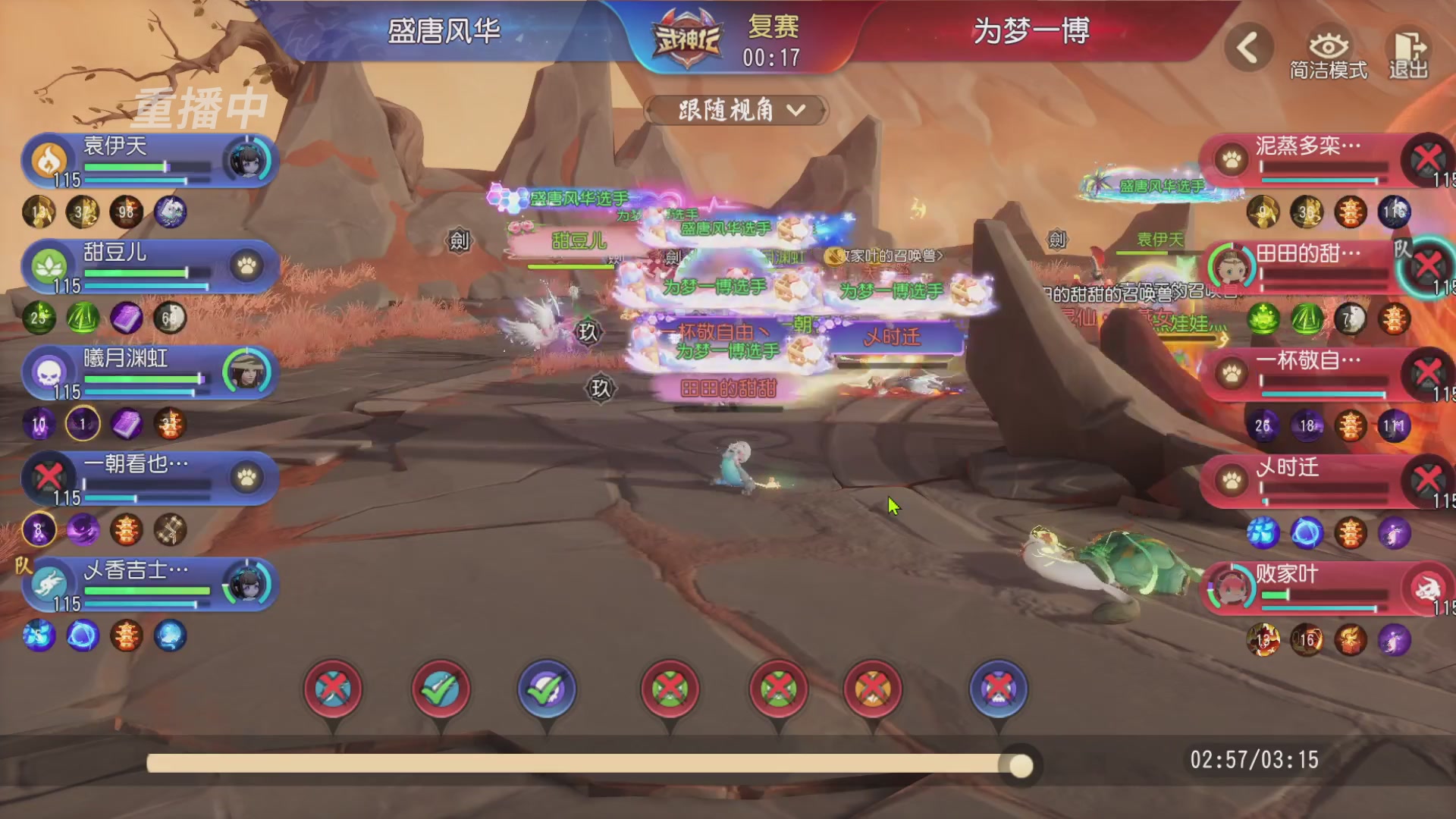Click the red X status on 一朝看也's panel
Viewport: 1456px width, 819px height.
(49, 478)
